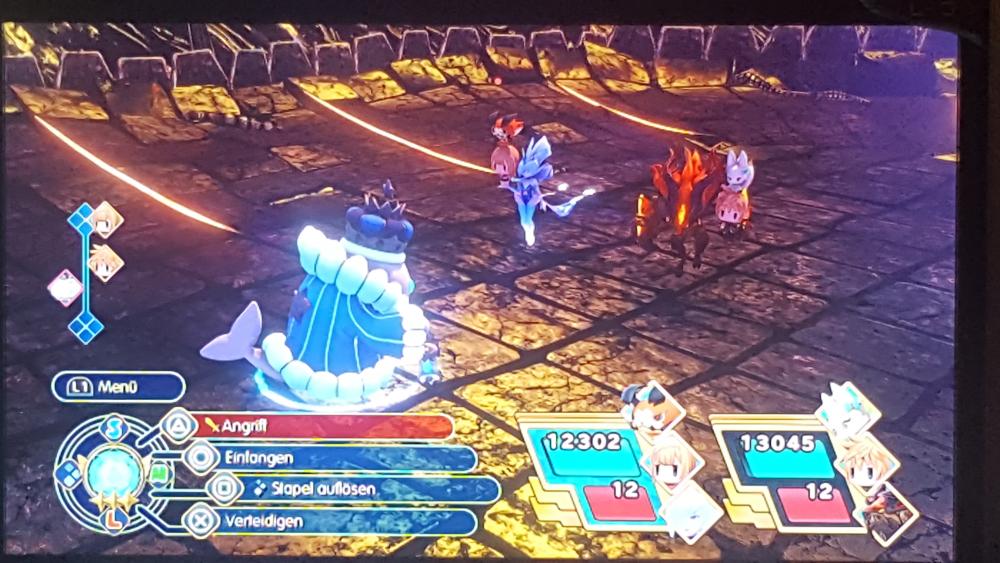Click the fiery mirage portrait in right stack
1000x563 pixels.
coord(888,510)
